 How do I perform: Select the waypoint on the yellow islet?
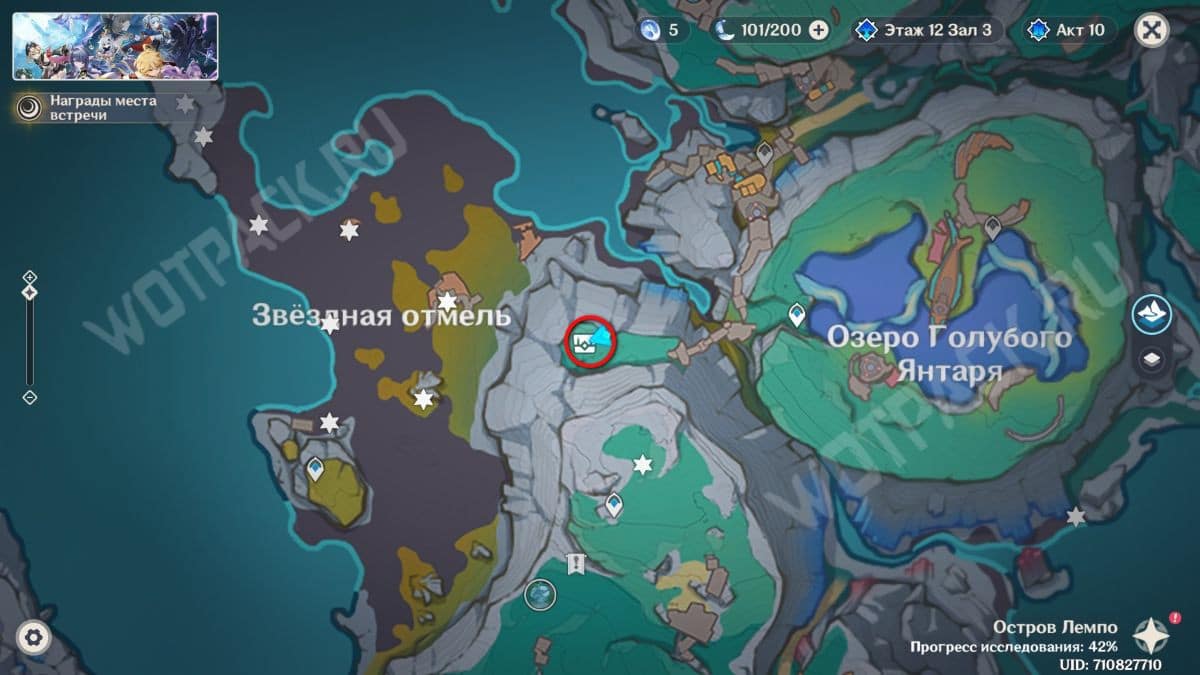[x=316, y=467]
